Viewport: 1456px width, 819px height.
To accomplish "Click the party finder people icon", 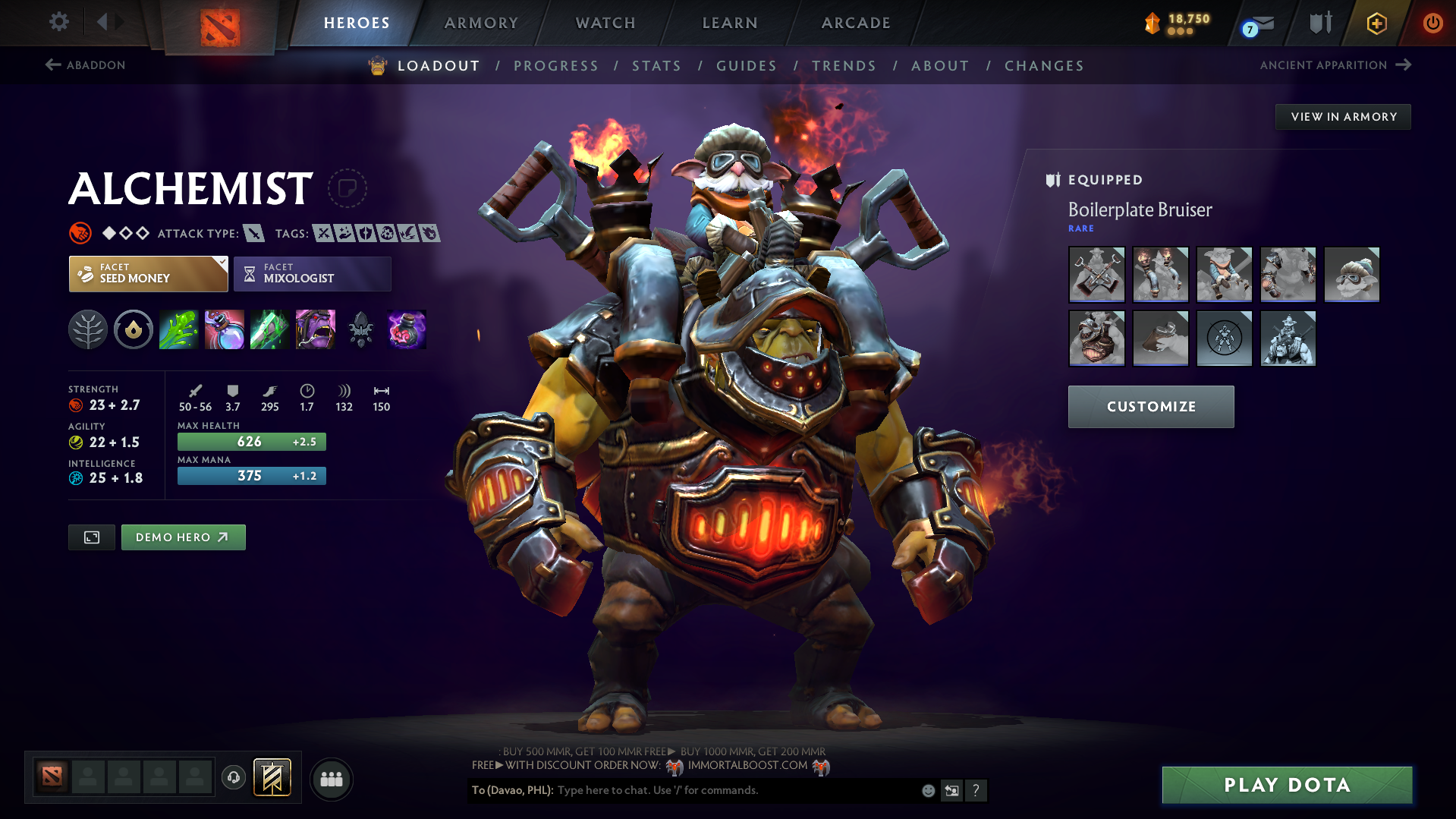I will (331, 779).
